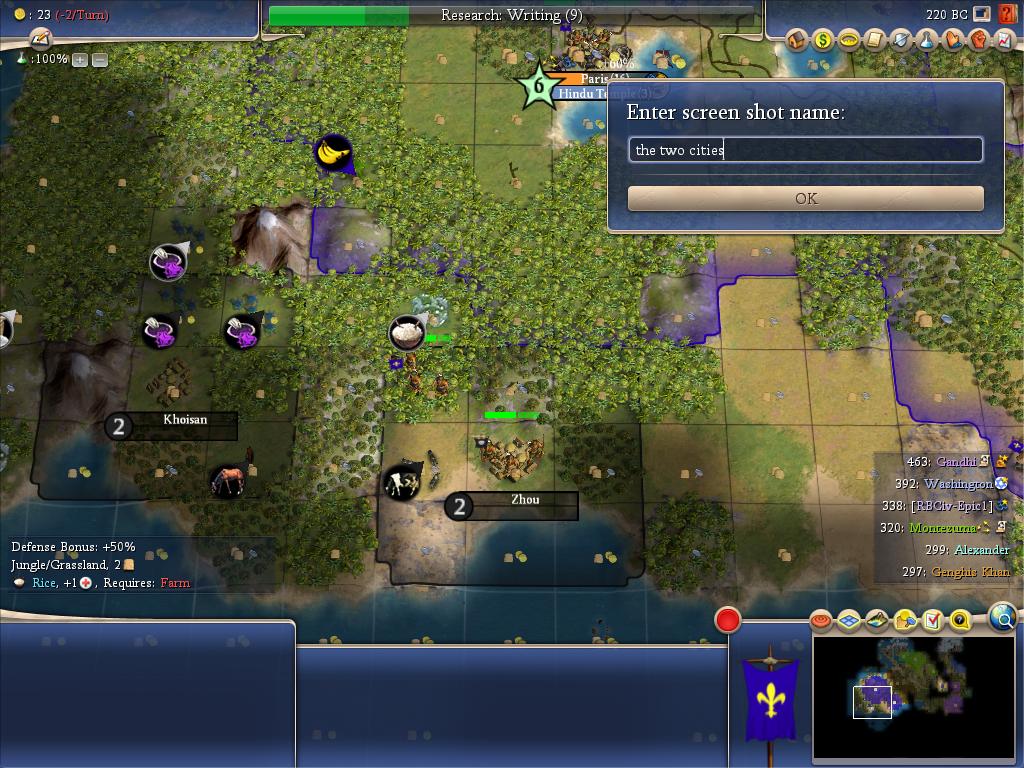Viewport: 1024px width, 768px height.
Task: Decrease research rate with minus button
Action: pos(100,60)
